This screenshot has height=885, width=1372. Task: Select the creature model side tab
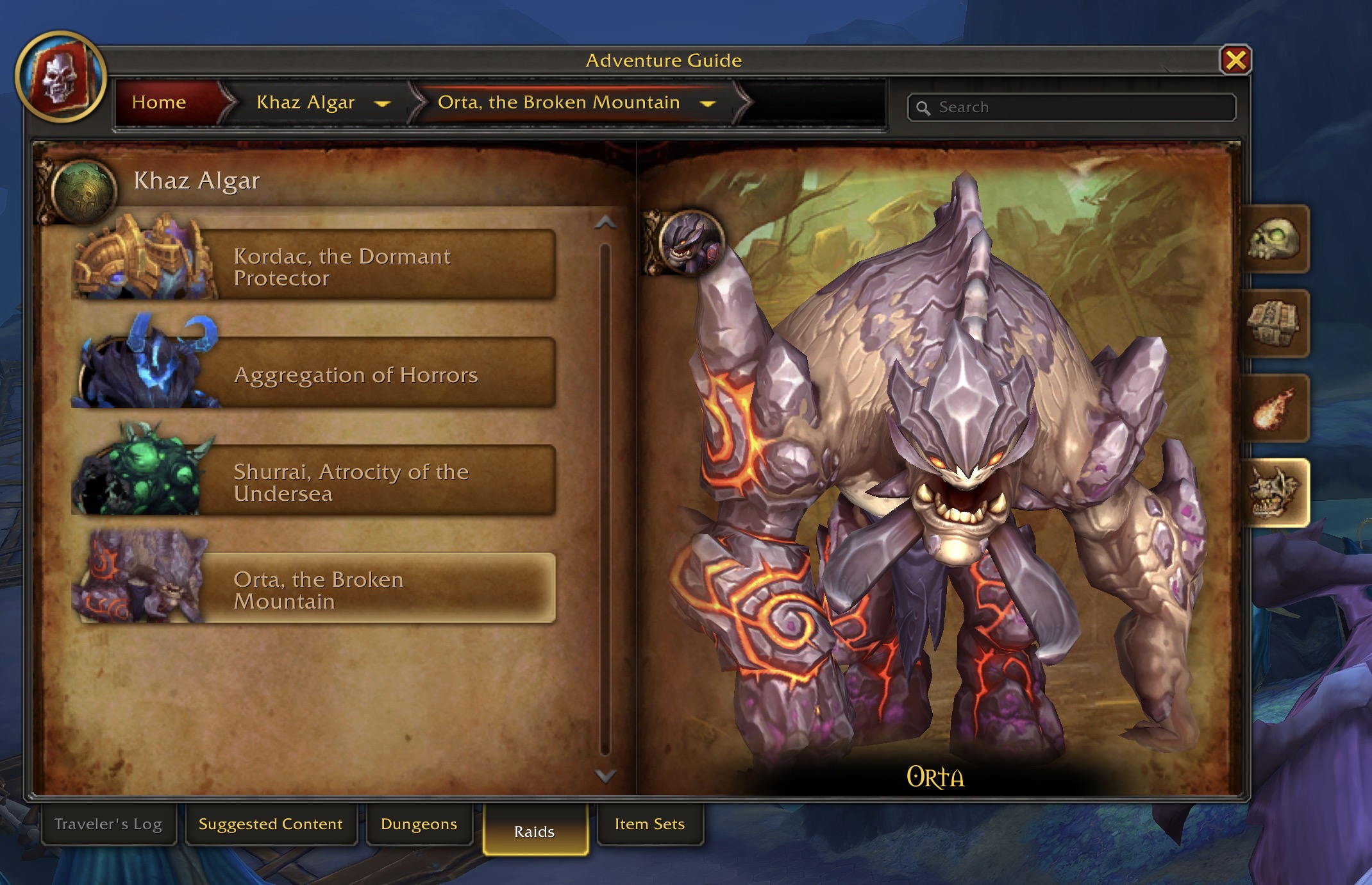[x=1274, y=493]
